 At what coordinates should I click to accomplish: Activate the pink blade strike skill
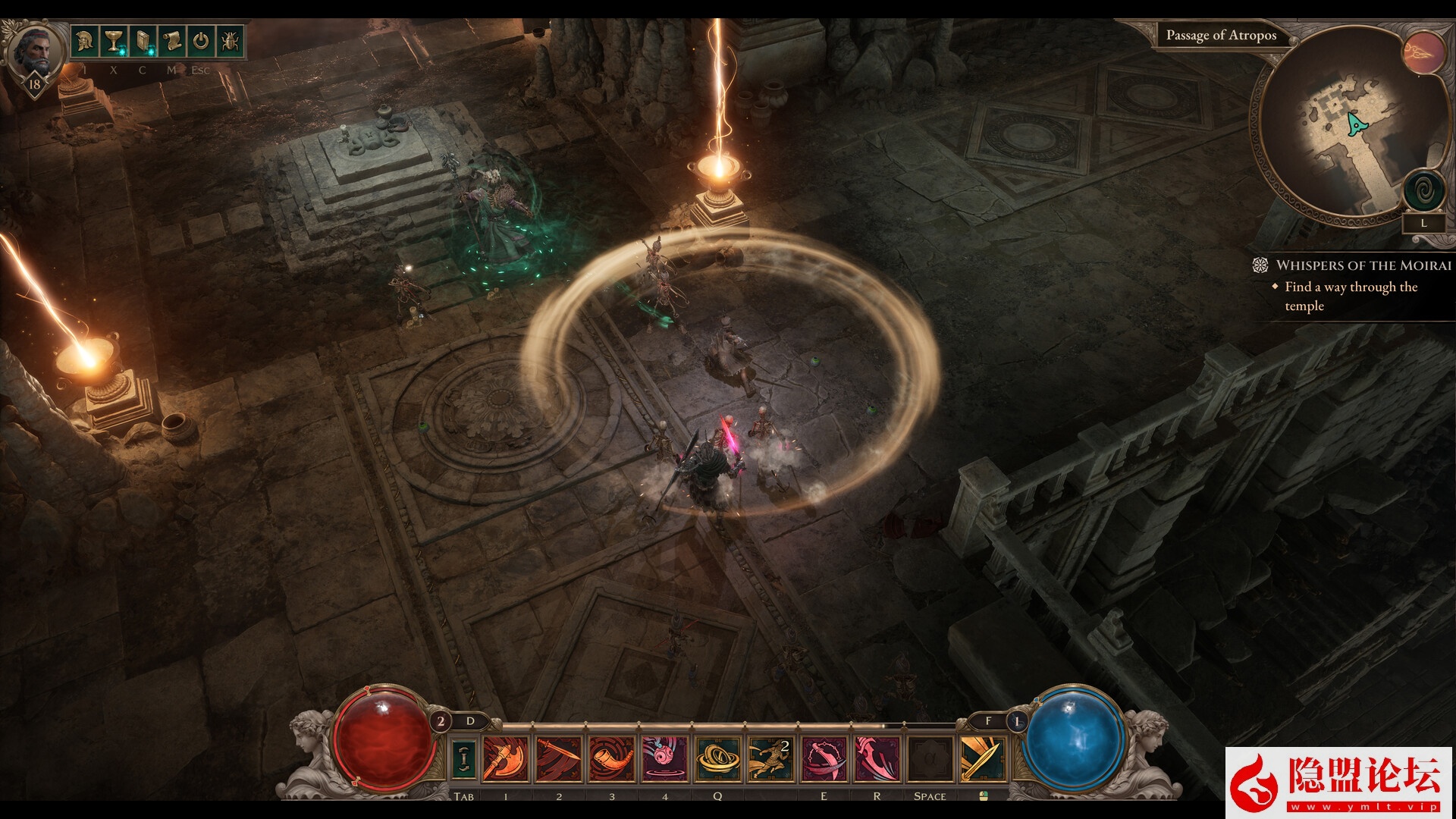pyautogui.click(x=877, y=759)
